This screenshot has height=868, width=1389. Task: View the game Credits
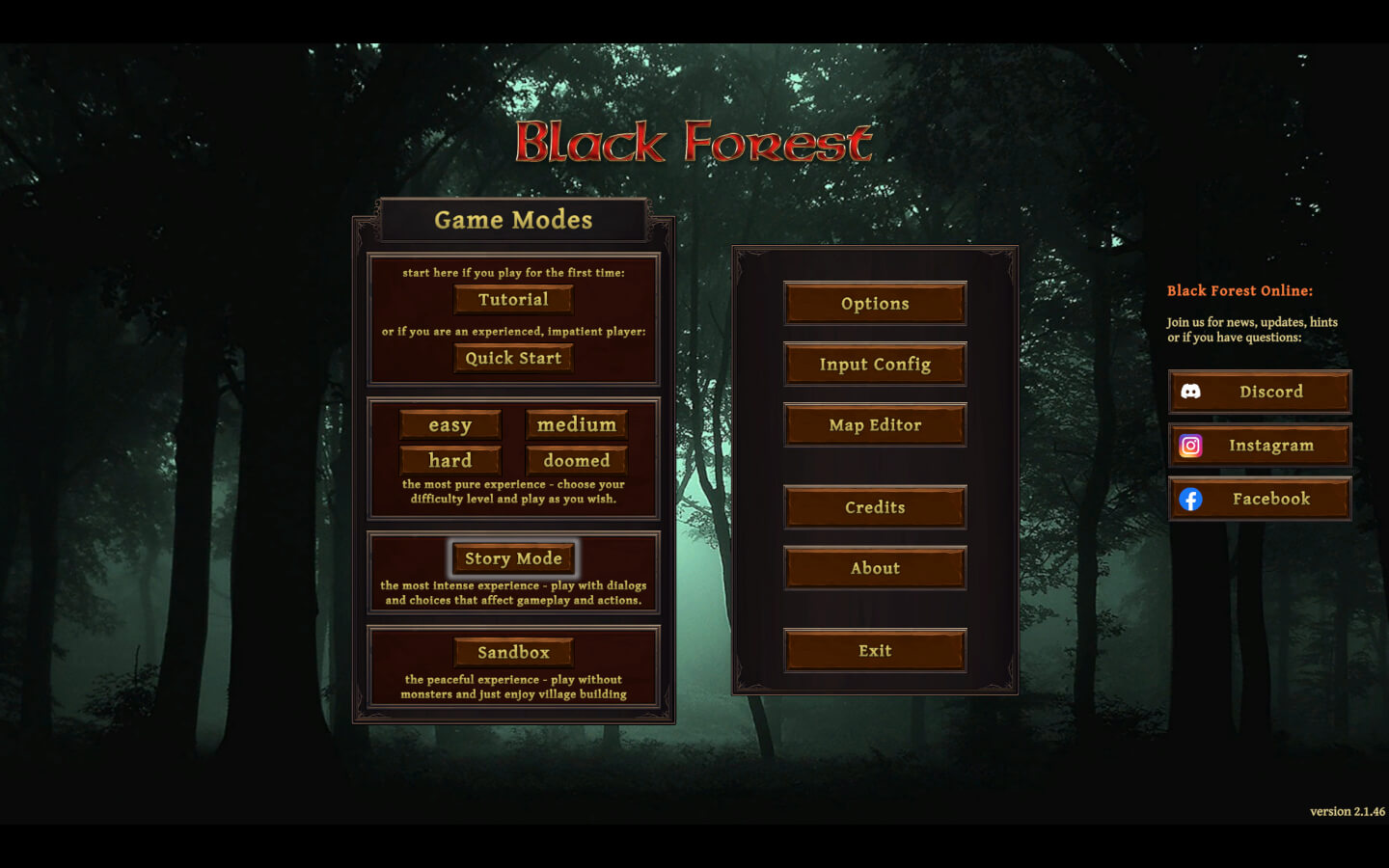[874, 506]
